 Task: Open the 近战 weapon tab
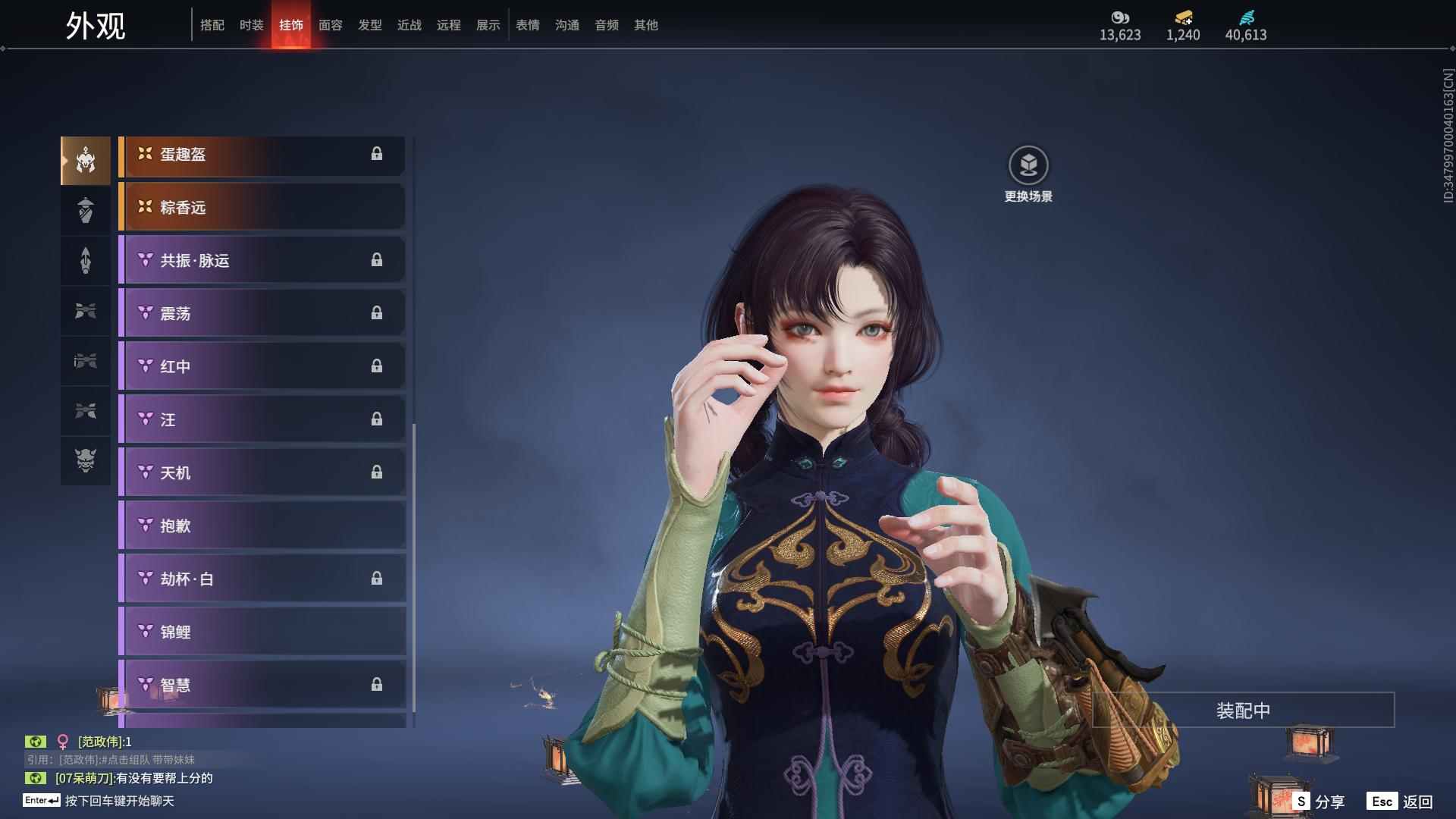point(409,25)
